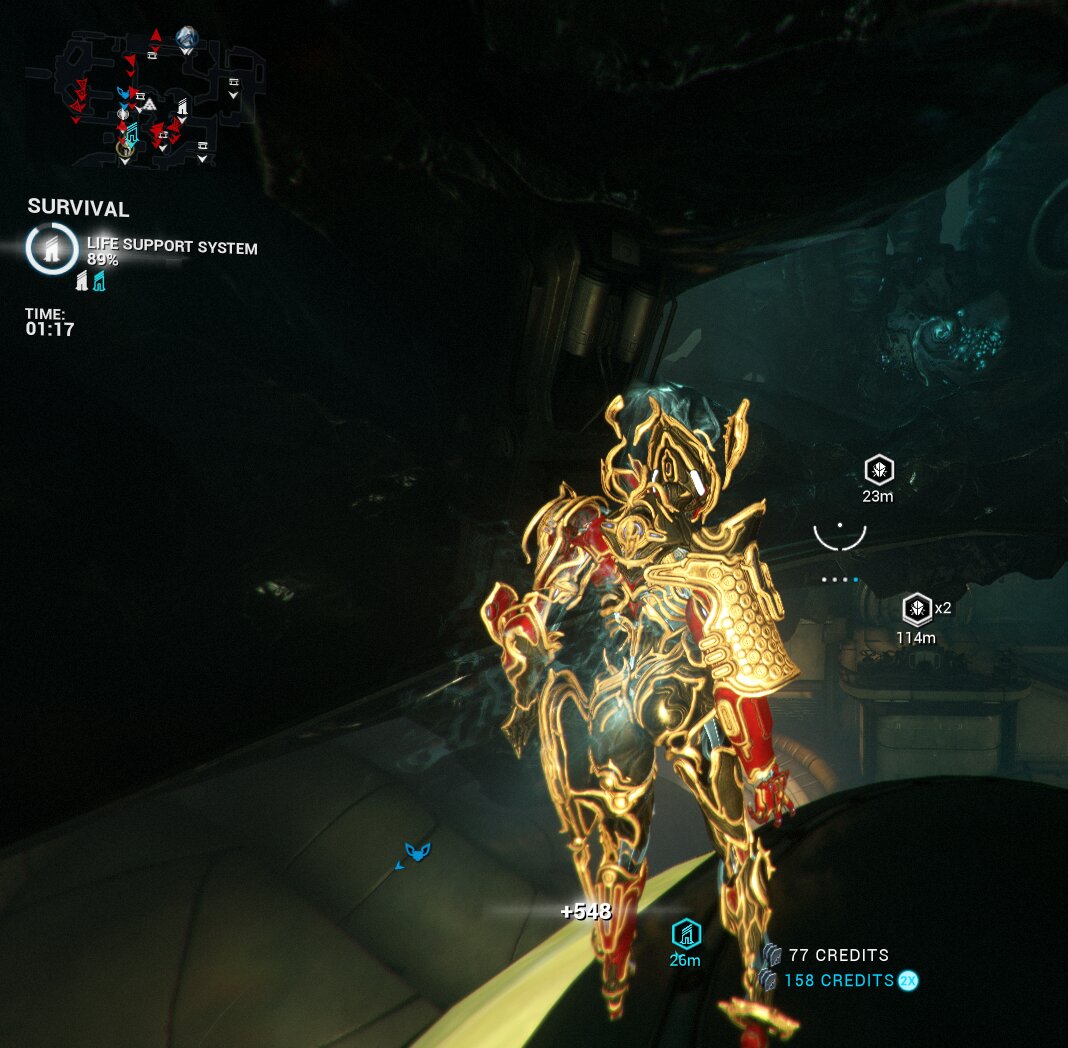
Task: Select the Life Support System objective icon
Action: coord(52,249)
